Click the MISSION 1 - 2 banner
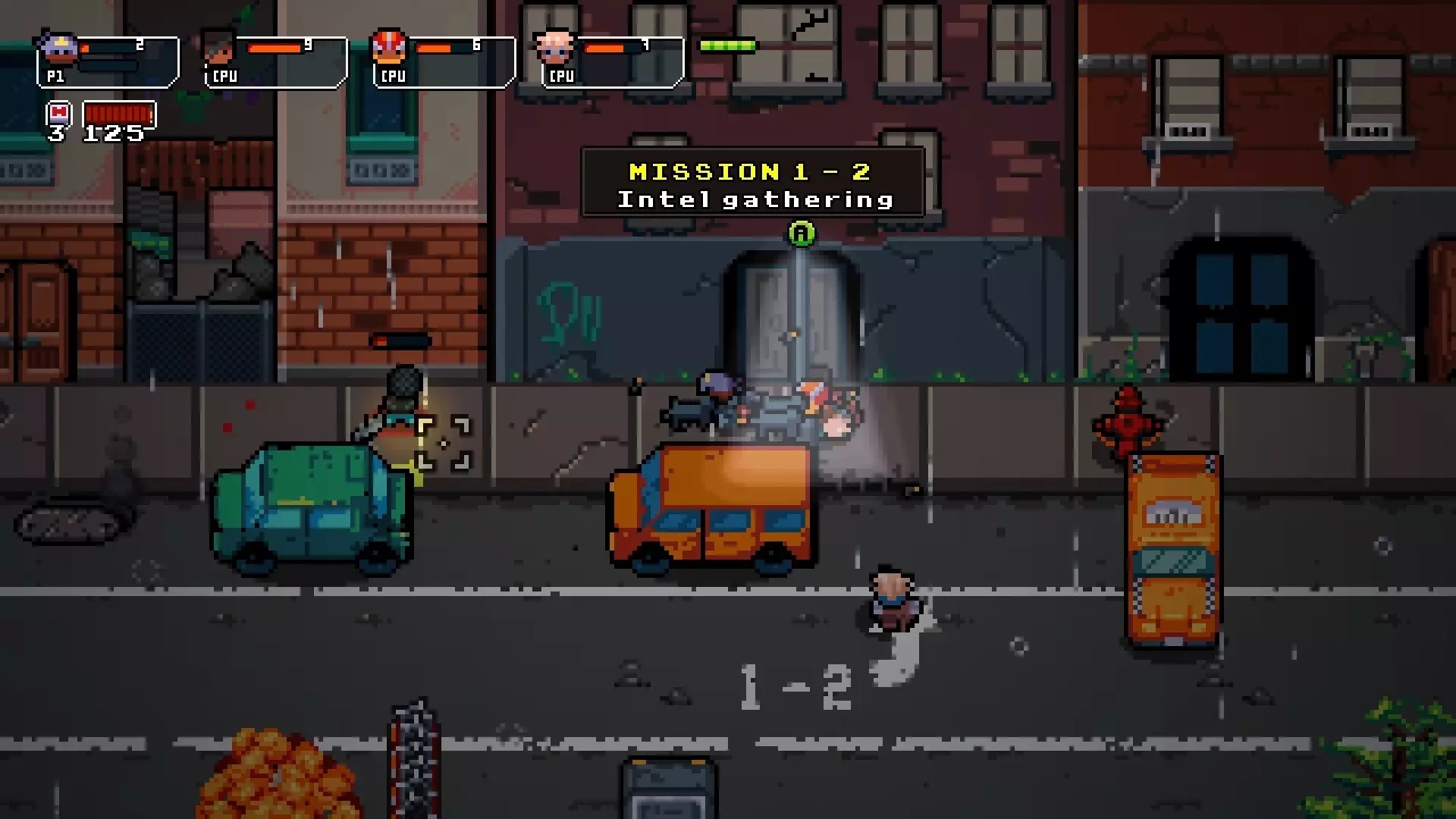This screenshot has width=1456, height=819. pos(749,171)
